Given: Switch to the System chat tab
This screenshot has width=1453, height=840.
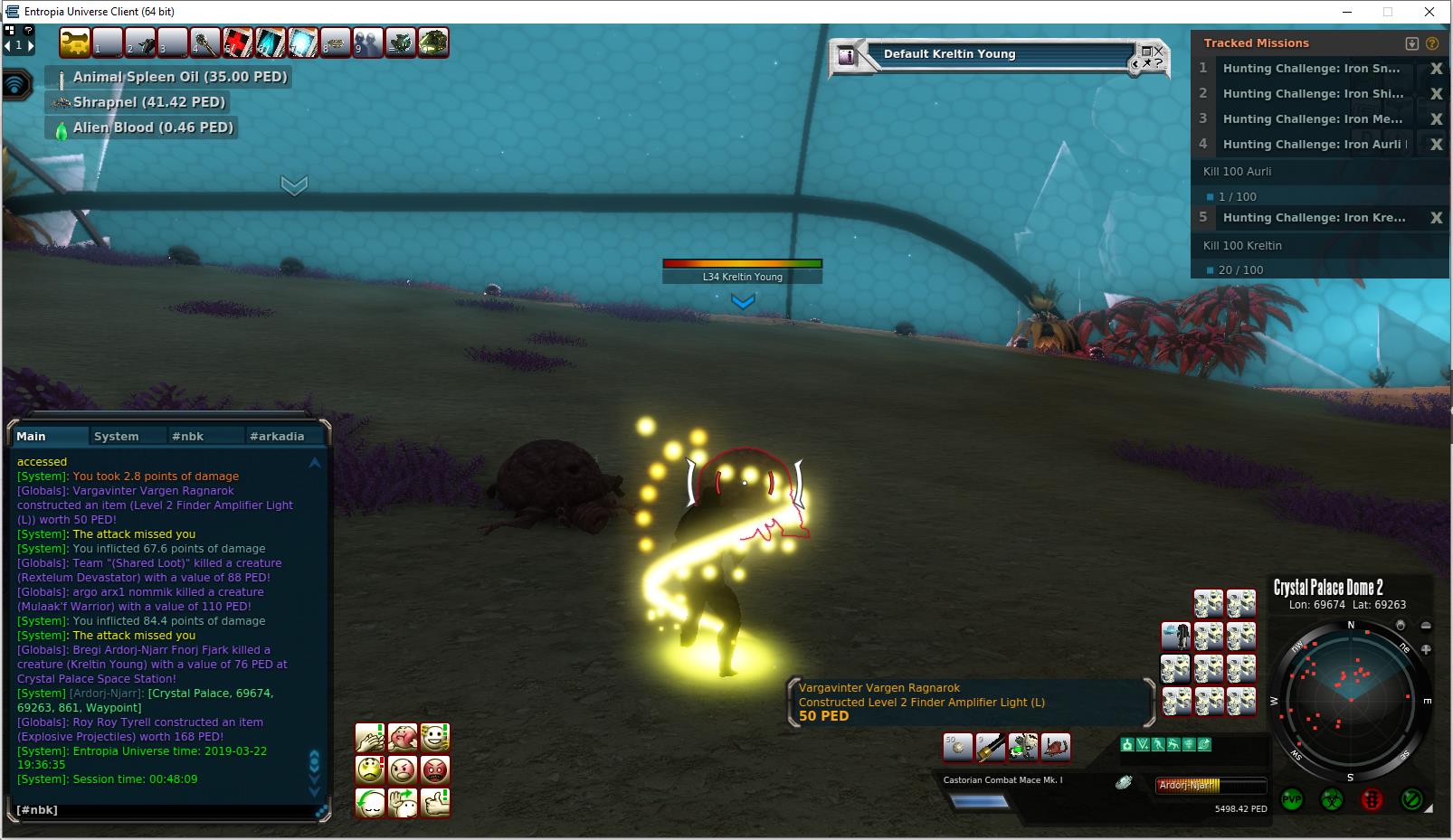Looking at the screenshot, I should point(117,436).
